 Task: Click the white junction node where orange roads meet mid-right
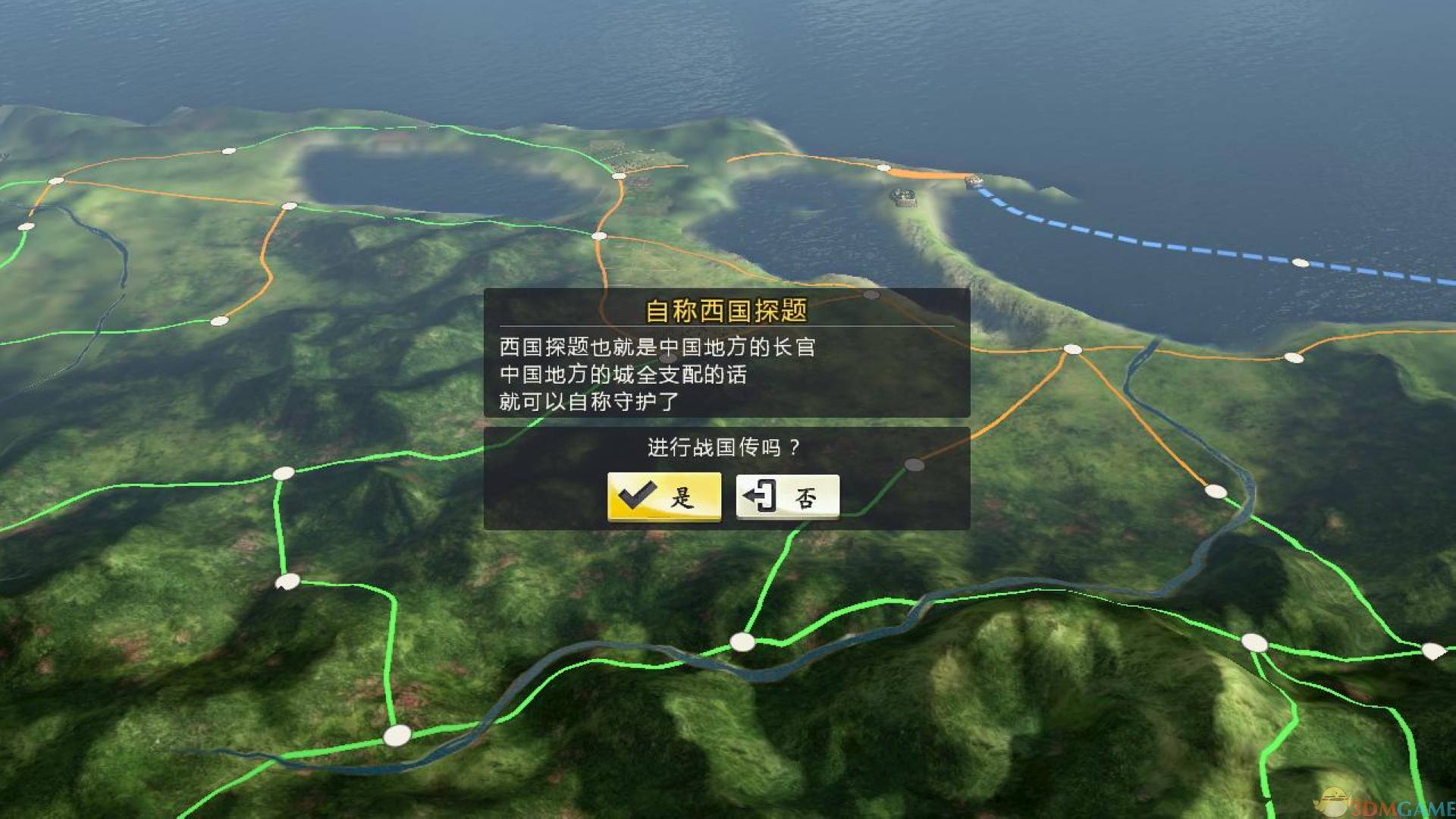tap(1072, 350)
